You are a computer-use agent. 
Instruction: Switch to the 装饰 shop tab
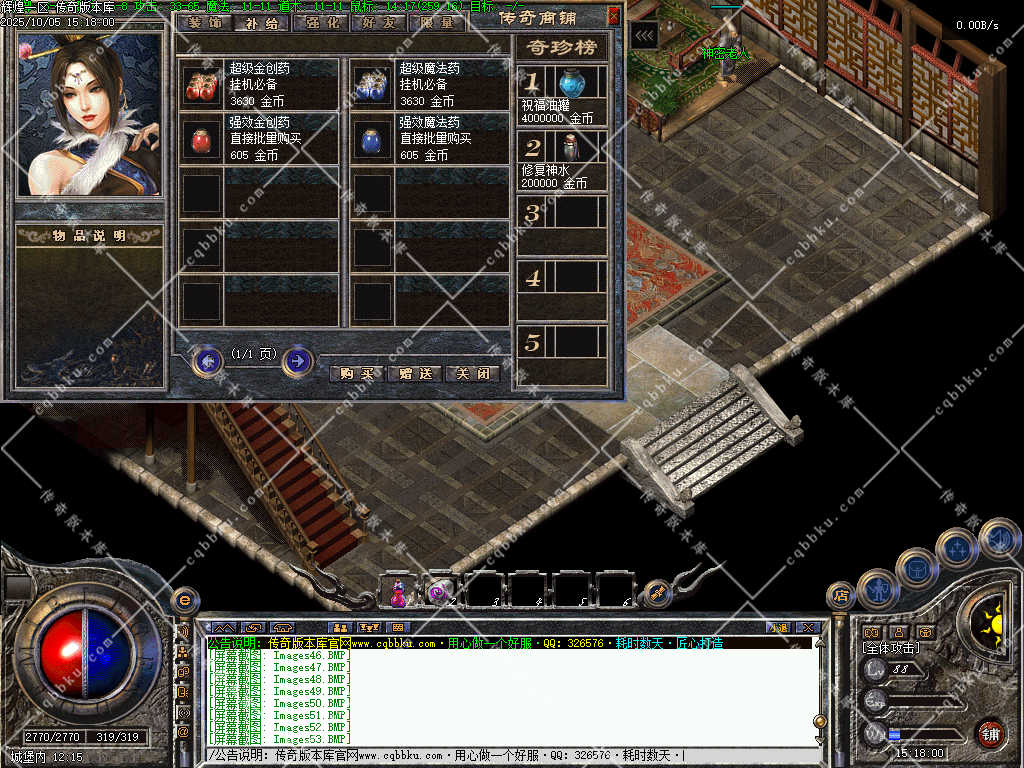205,22
